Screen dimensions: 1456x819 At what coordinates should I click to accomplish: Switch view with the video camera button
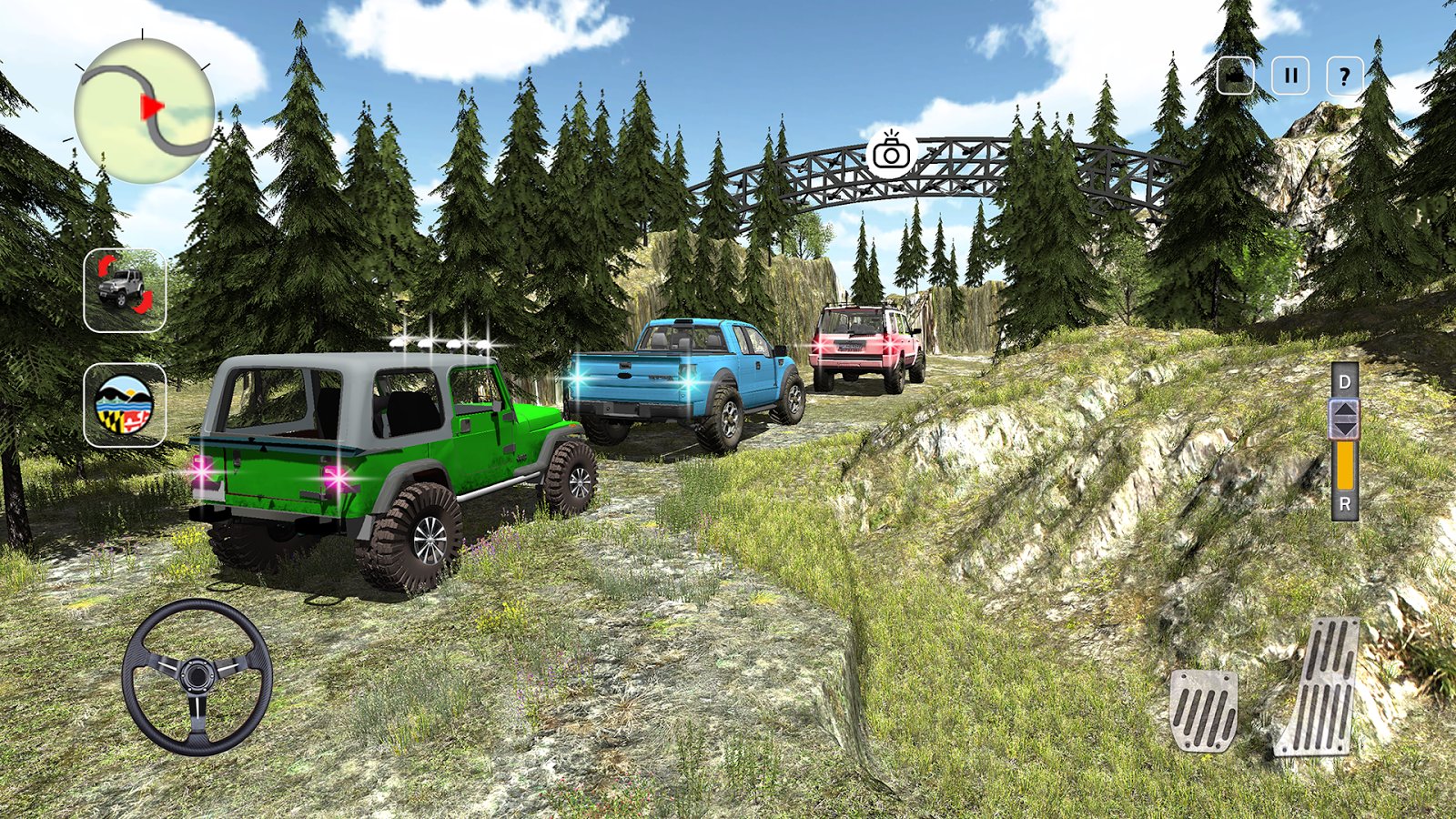click(1236, 76)
